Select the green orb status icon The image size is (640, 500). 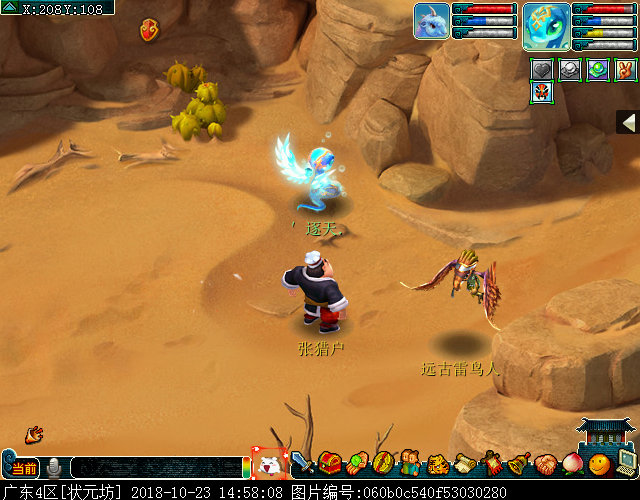pyautogui.click(x=597, y=69)
